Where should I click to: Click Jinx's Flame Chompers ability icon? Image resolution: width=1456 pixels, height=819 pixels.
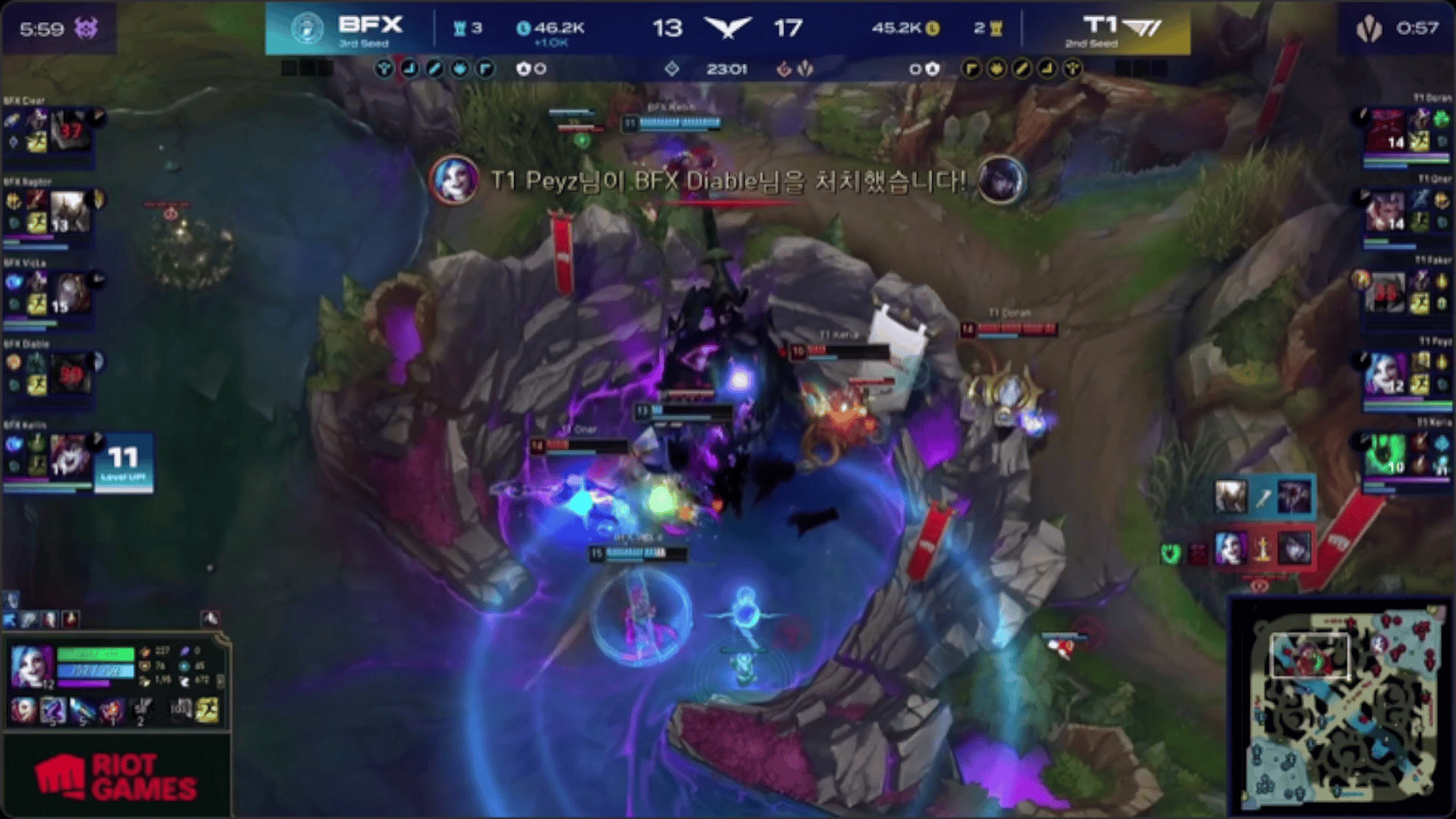(111, 711)
